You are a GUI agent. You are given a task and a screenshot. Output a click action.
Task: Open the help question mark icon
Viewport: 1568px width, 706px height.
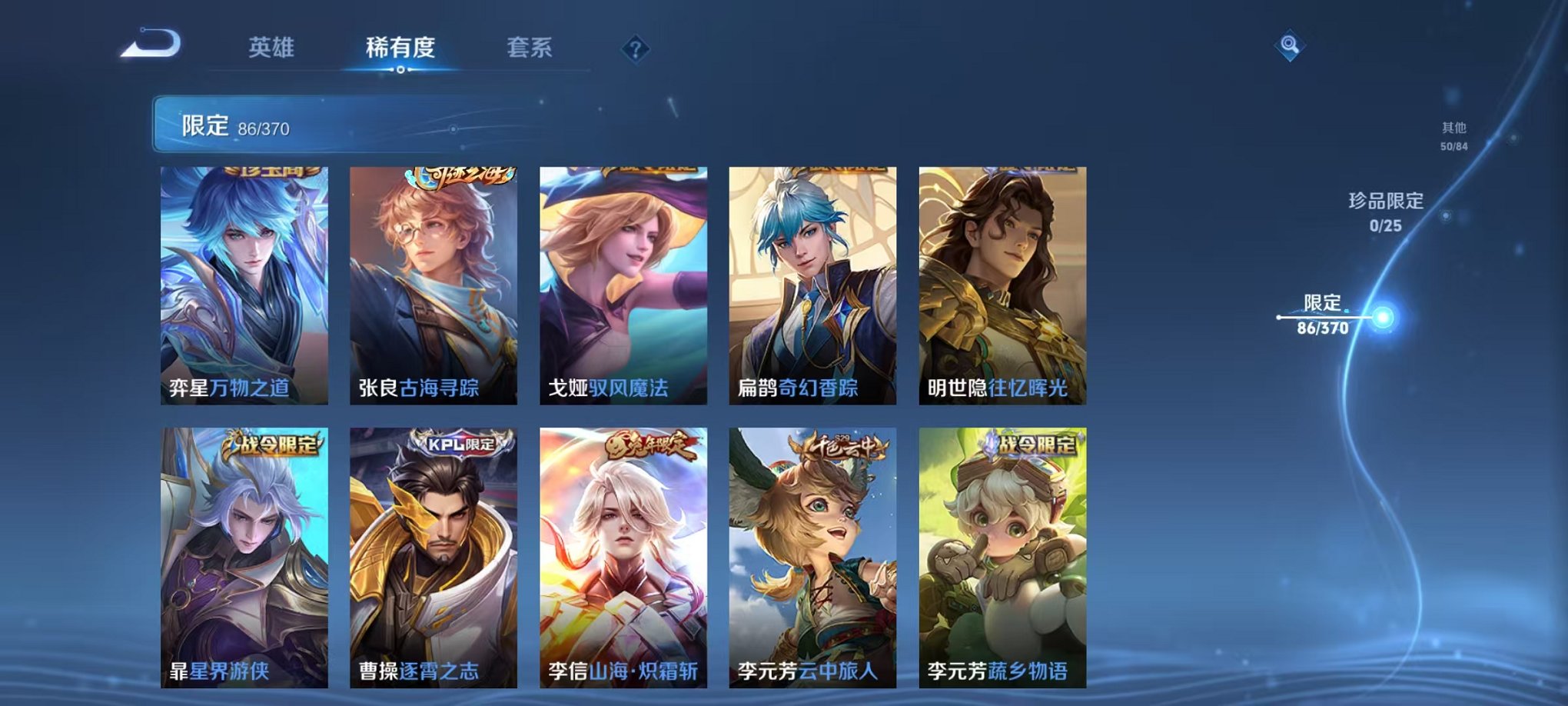pyautogui.click(x=635, y=49)
